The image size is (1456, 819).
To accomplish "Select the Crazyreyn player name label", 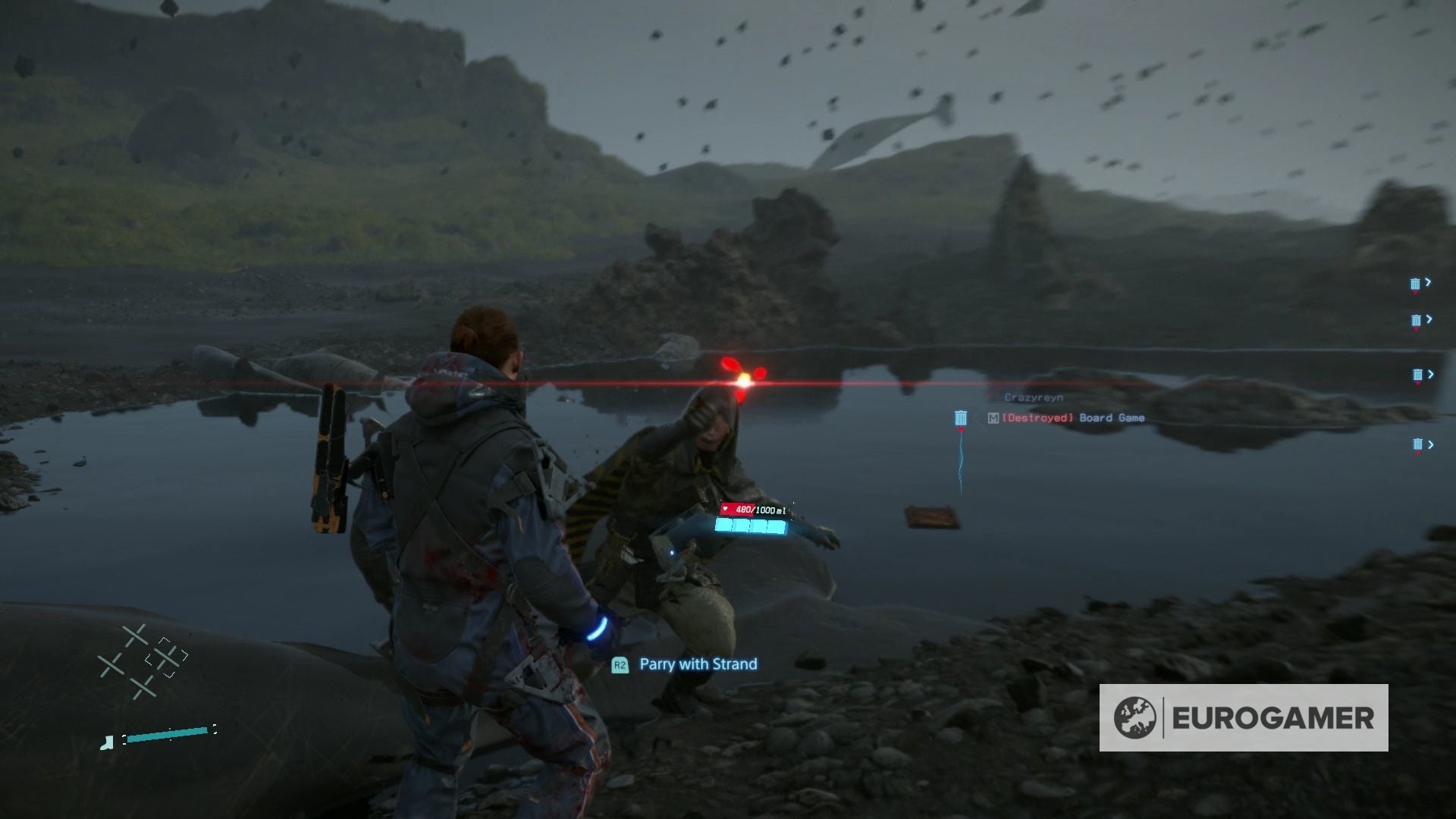I will pos(1034,396).
